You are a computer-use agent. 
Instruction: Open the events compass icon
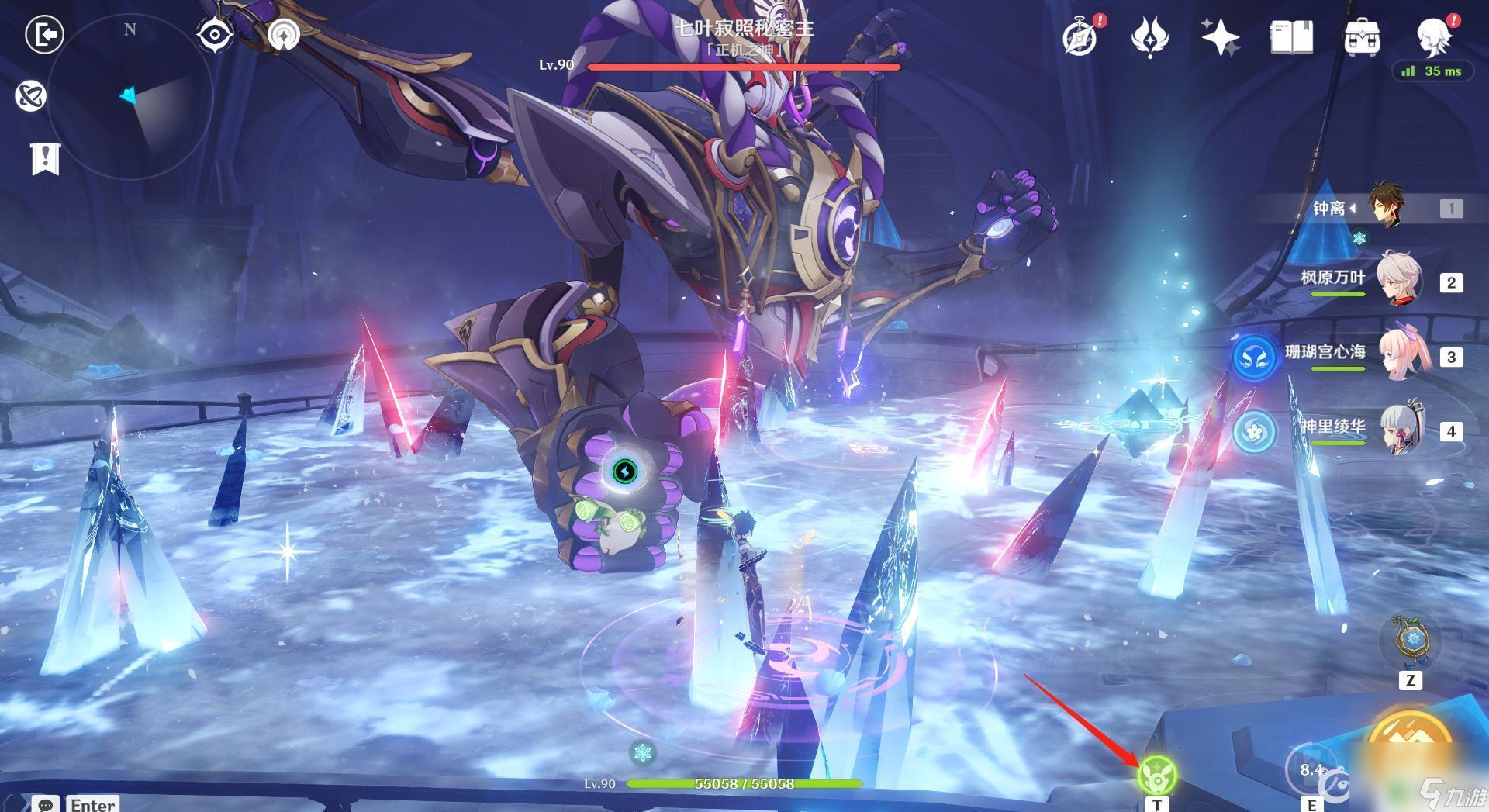pyautogui.click(x=1080, y=36)
